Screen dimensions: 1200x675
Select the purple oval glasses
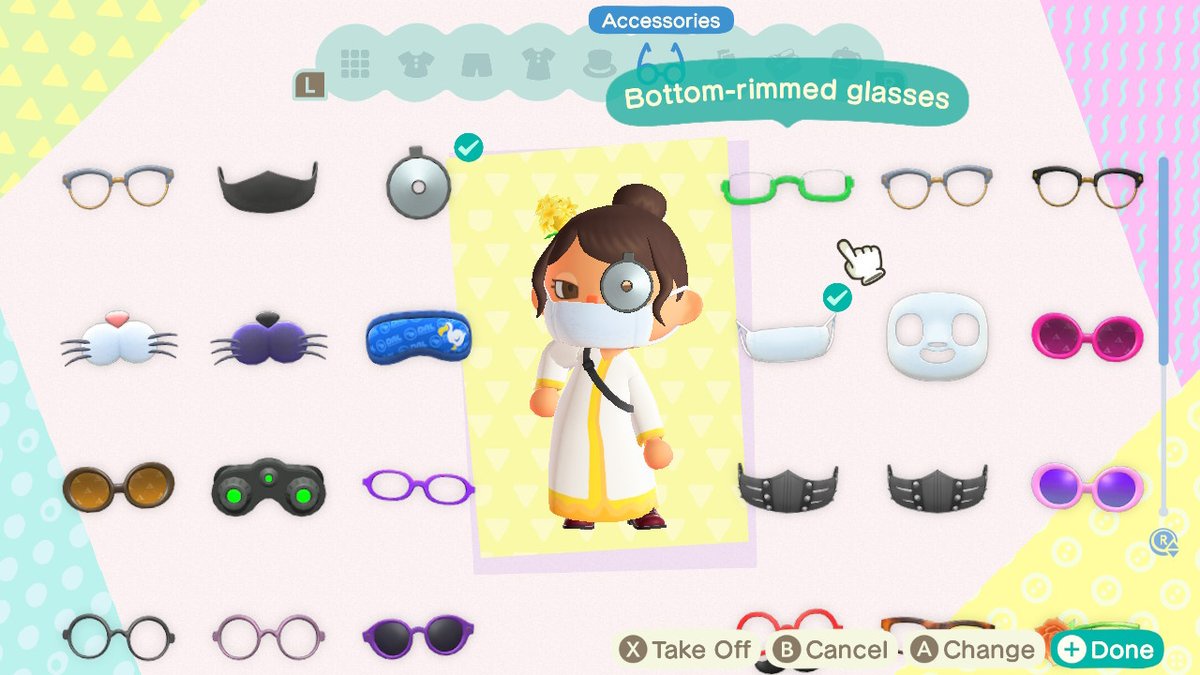(417, 487)
